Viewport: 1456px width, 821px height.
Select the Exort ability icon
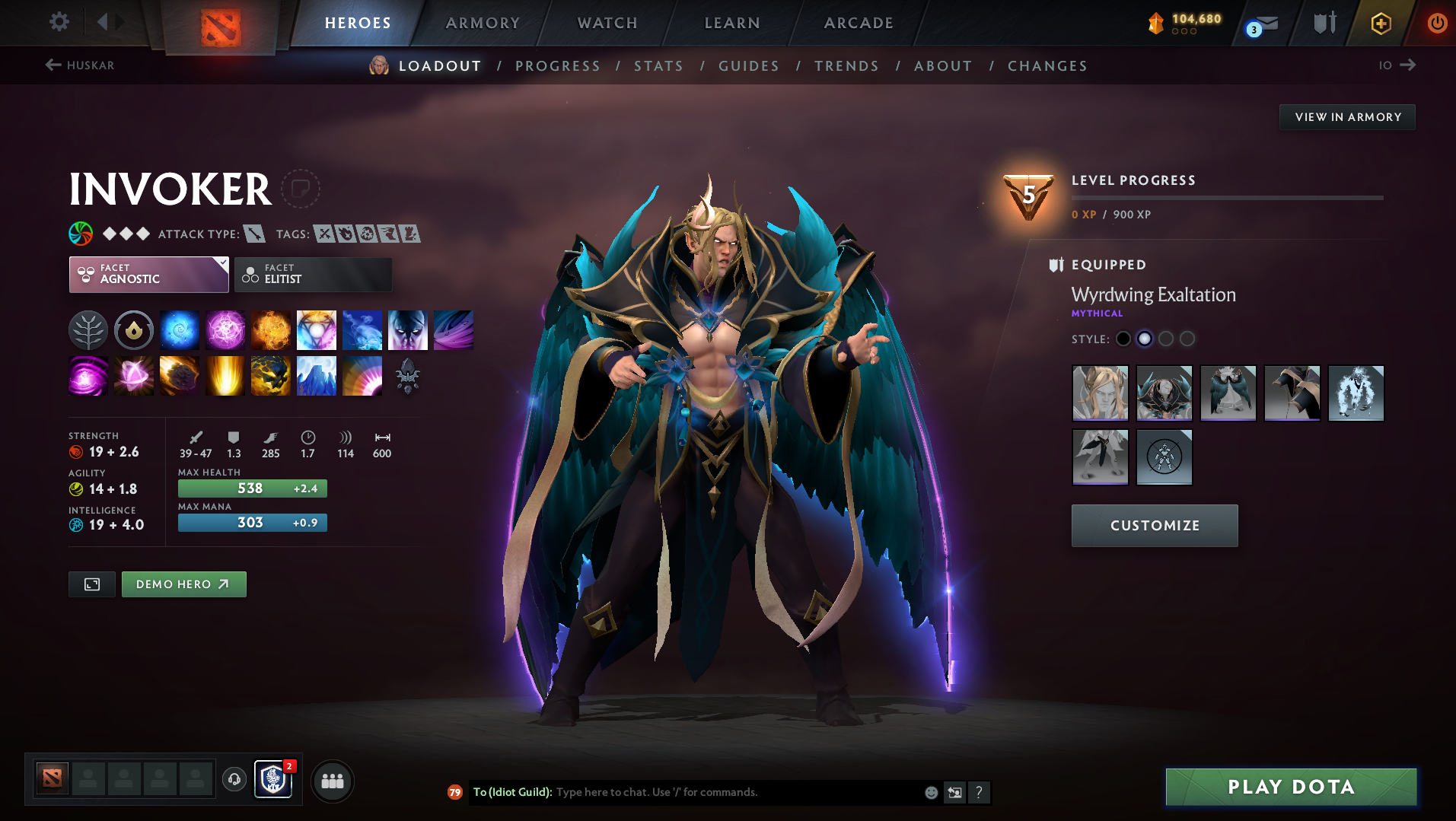(271, 330)
